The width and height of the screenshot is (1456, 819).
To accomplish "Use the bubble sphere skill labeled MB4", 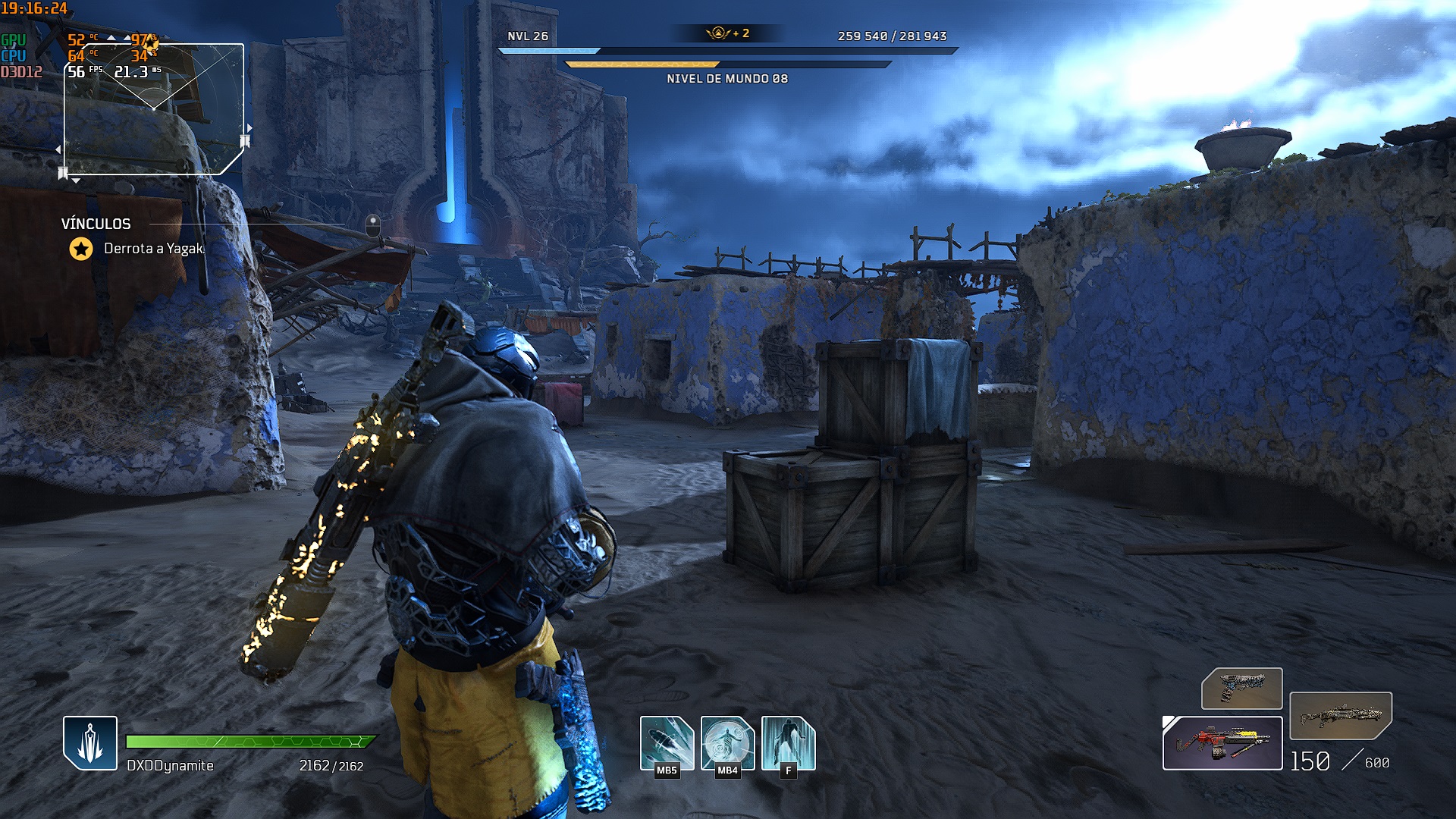I will pyautogui.click(x=727, y=742).
